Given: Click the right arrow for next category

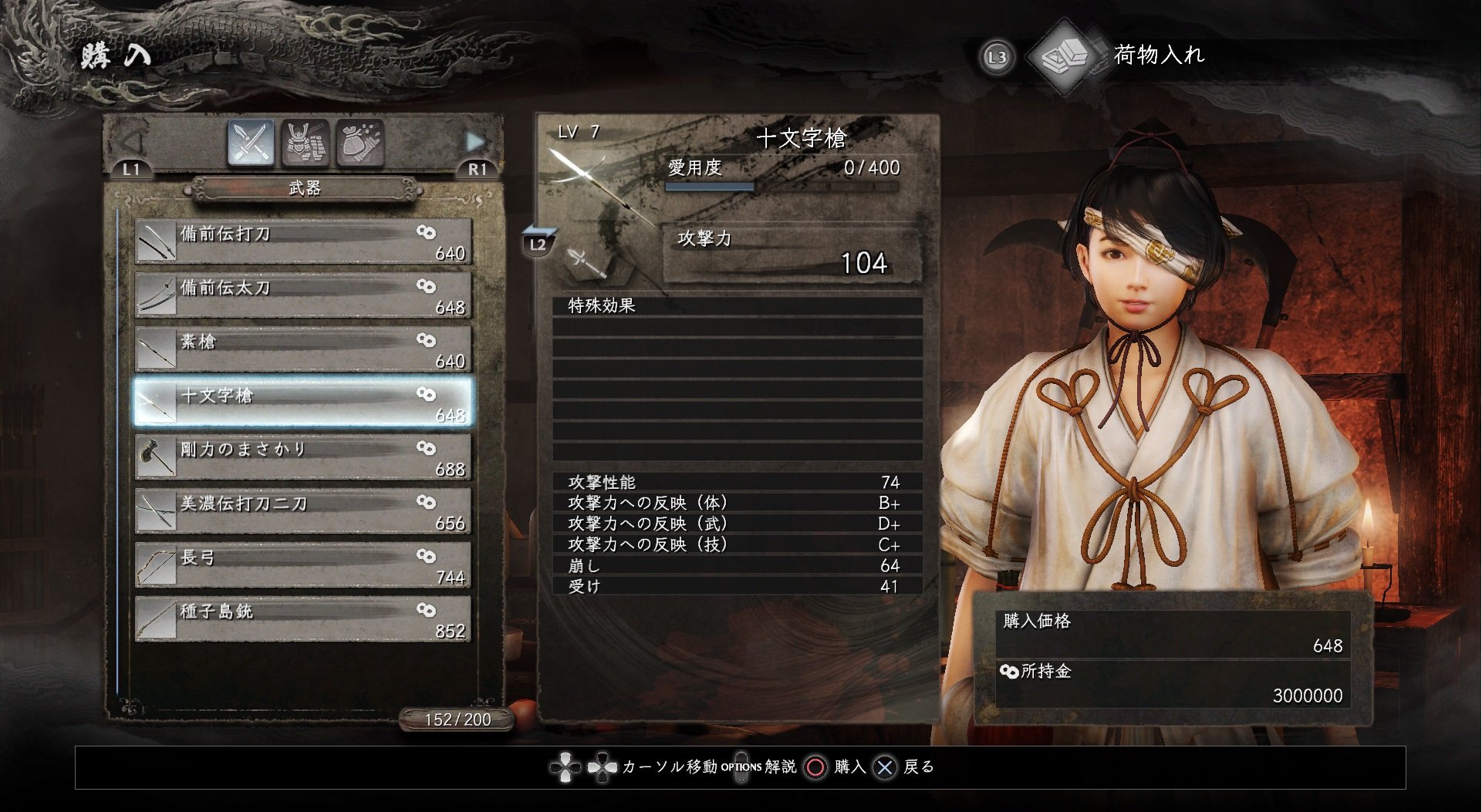Looking at the screenshot, I should 475,142.
